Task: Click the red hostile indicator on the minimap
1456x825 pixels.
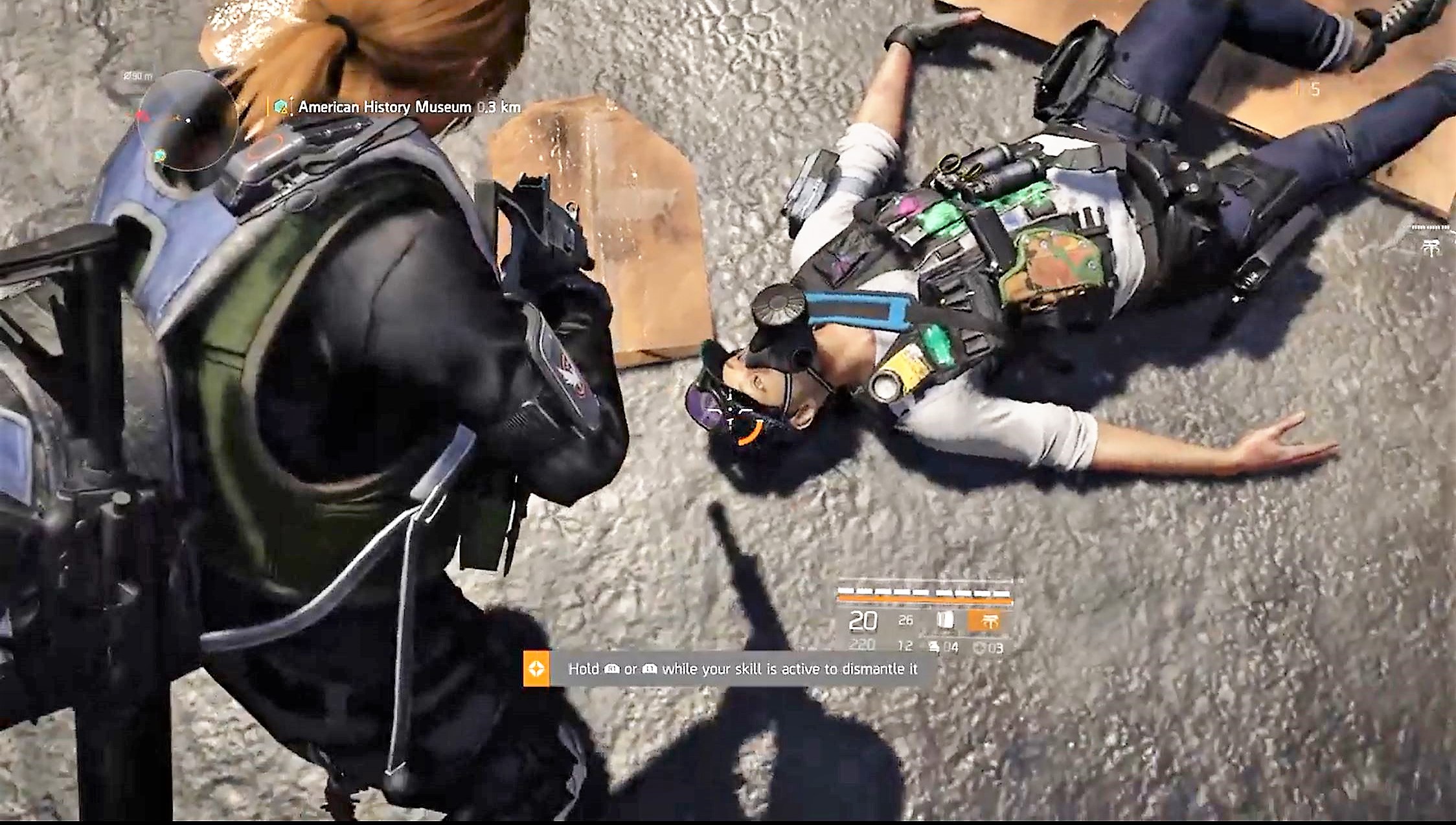Action: pos(142,116)
